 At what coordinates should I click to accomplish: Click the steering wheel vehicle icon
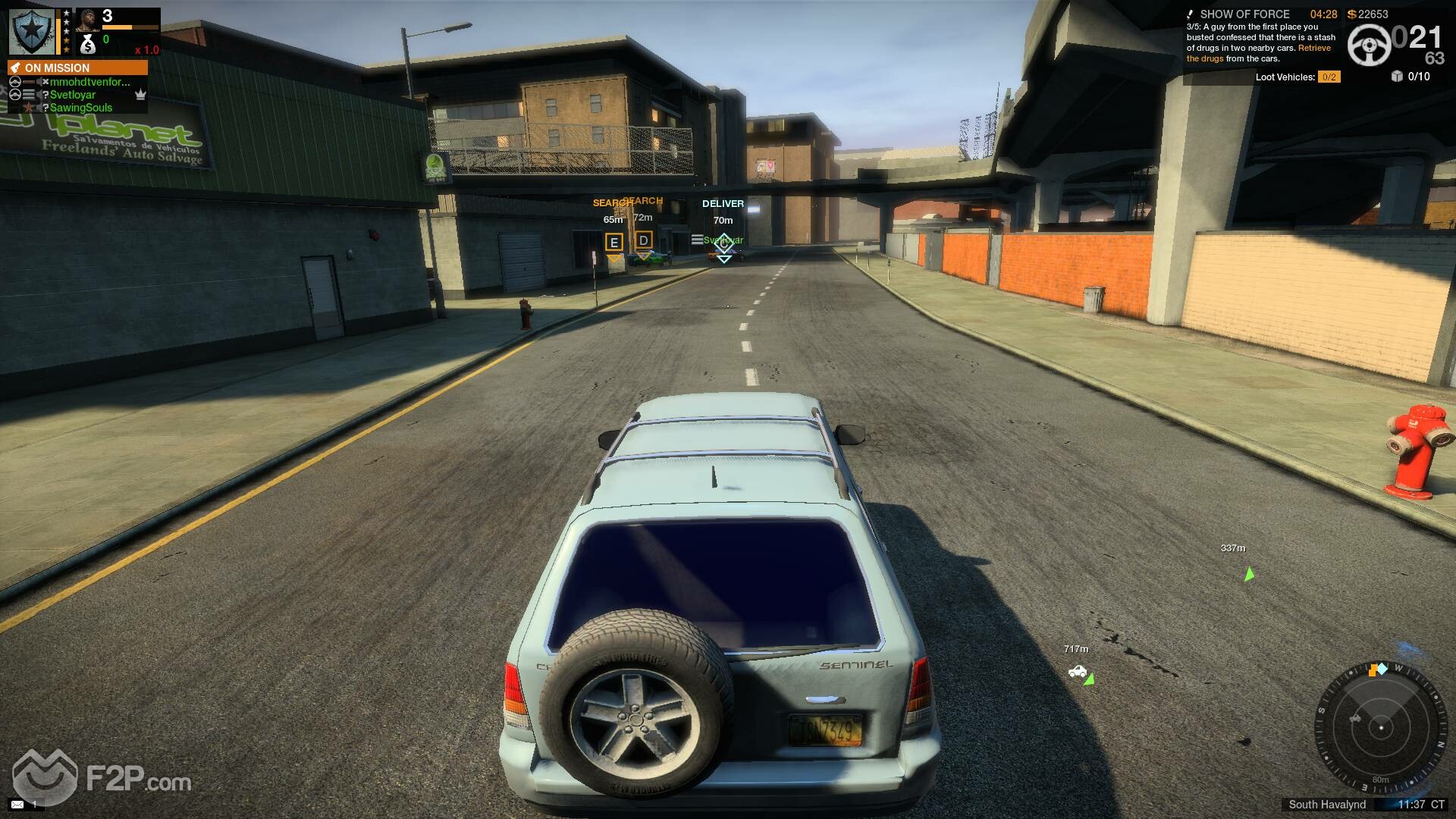click(1369, 45)
